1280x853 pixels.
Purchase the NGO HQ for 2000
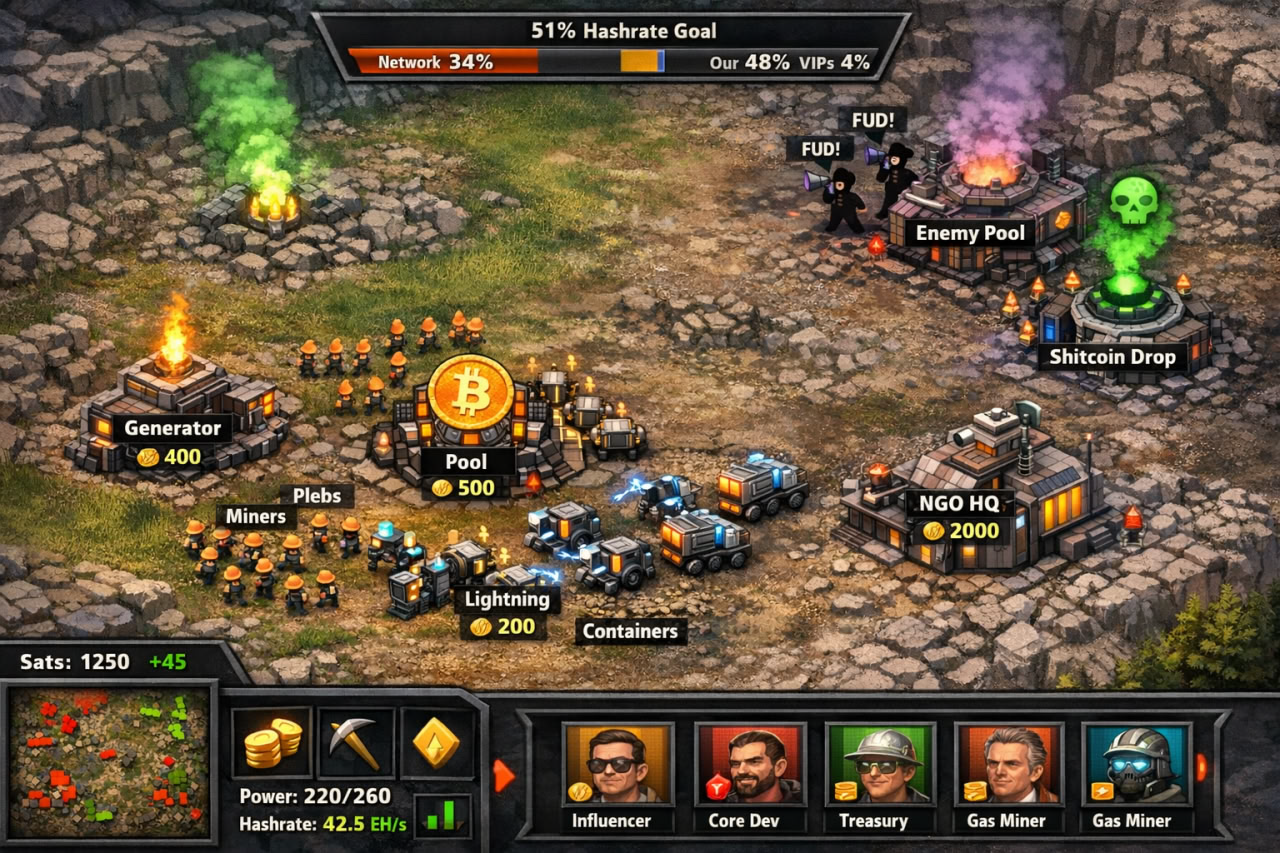pyautogui.click(x=960, y=530)
